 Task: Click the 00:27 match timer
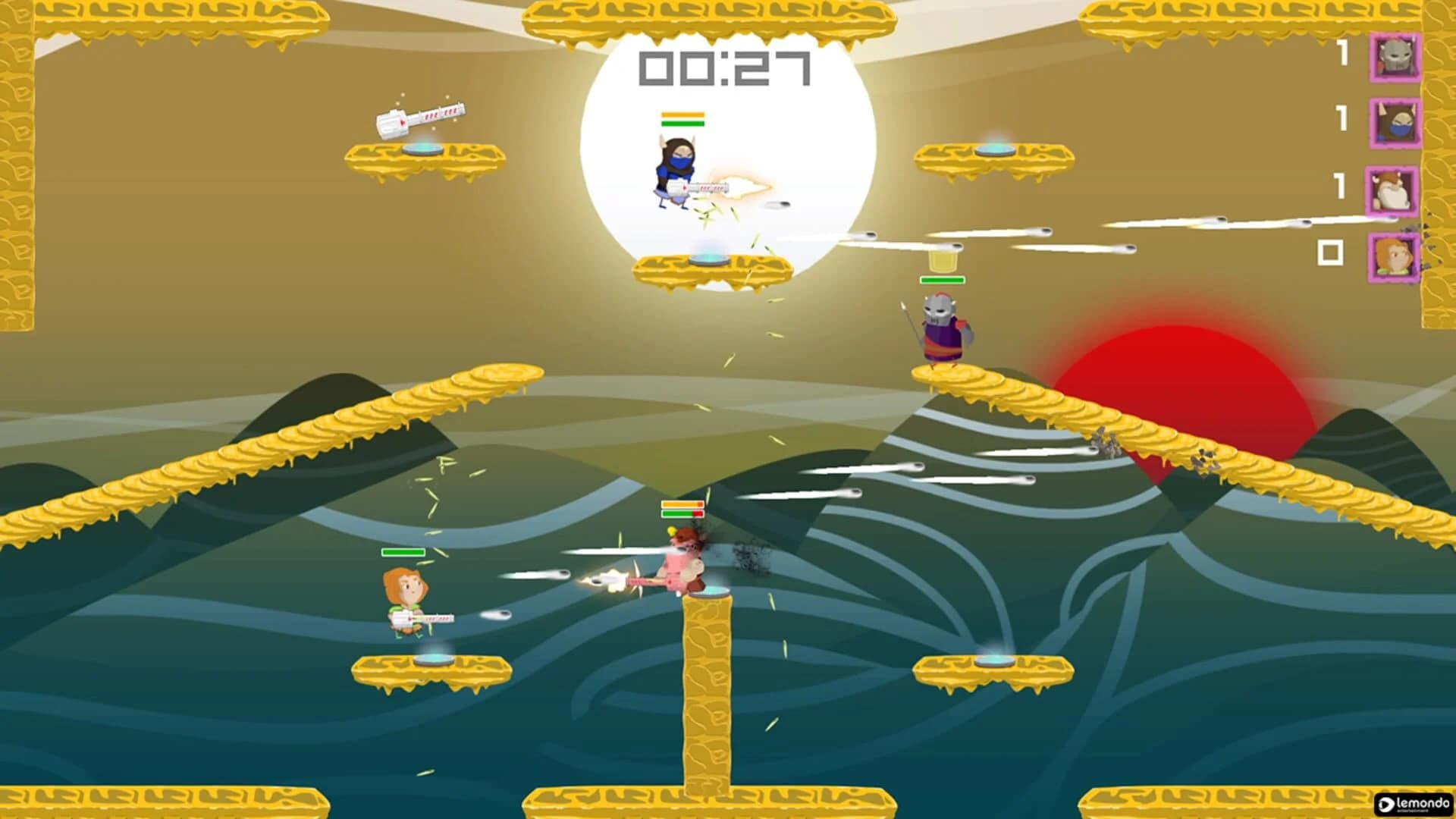point(724,68)
